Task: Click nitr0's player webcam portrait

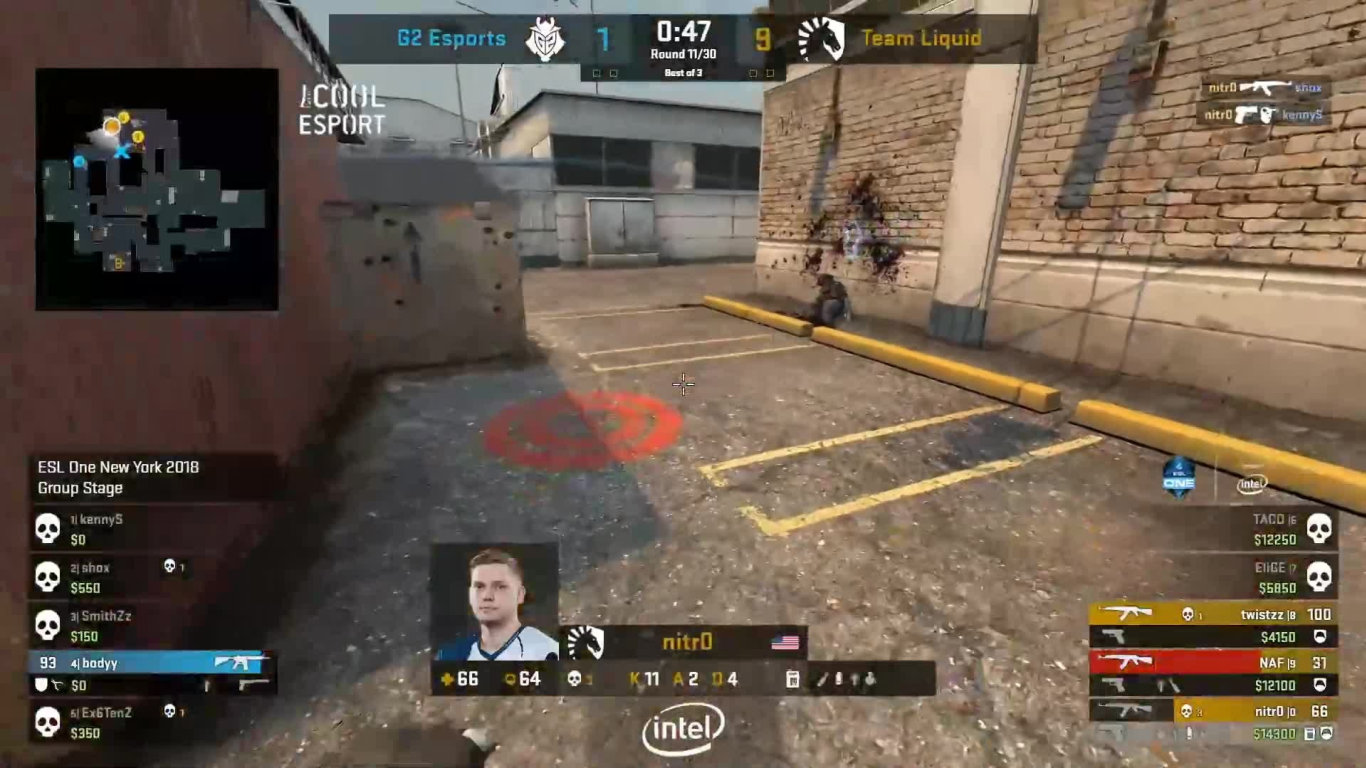Action: click(494, 602)
